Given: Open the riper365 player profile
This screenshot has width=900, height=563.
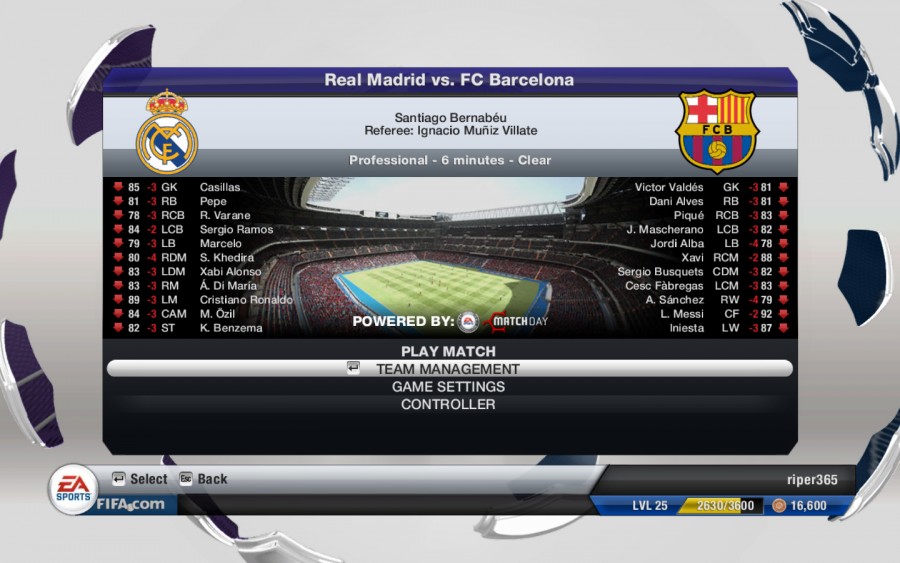Looking at the screenshot, I should pos(805,479).
